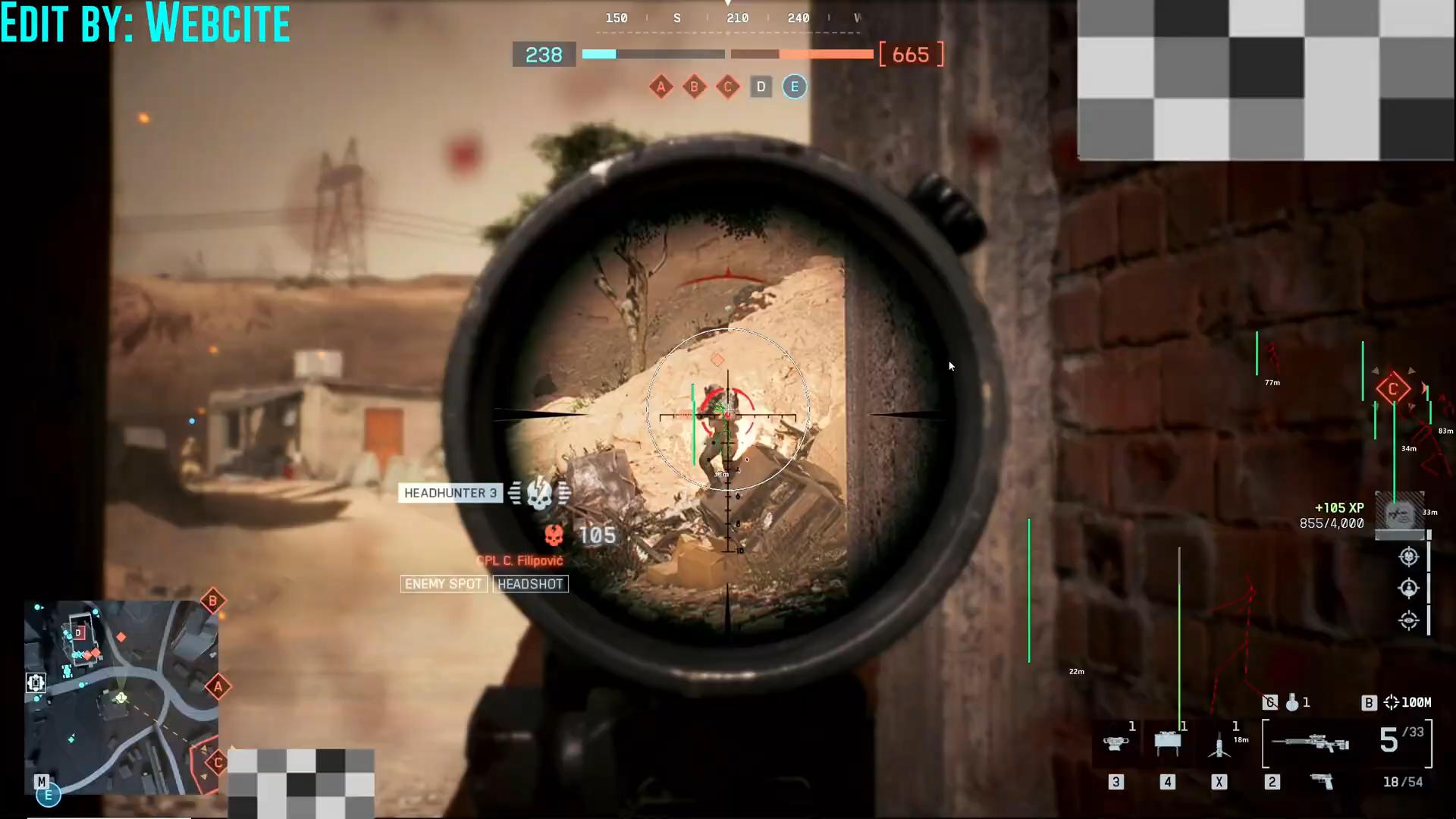Choose the top-row objective C marker

click(727, 86)
